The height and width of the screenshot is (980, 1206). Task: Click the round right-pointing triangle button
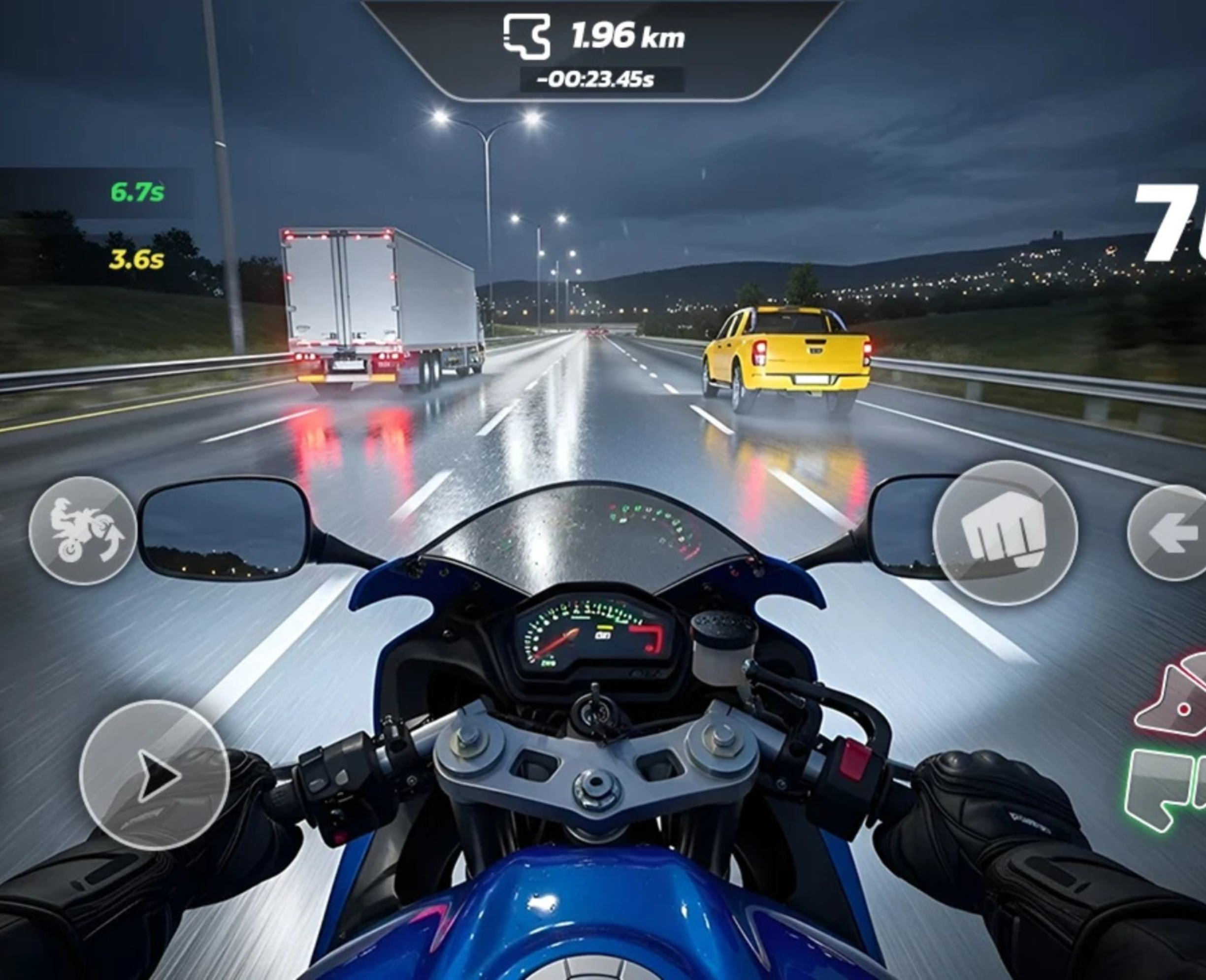(154, 775)
